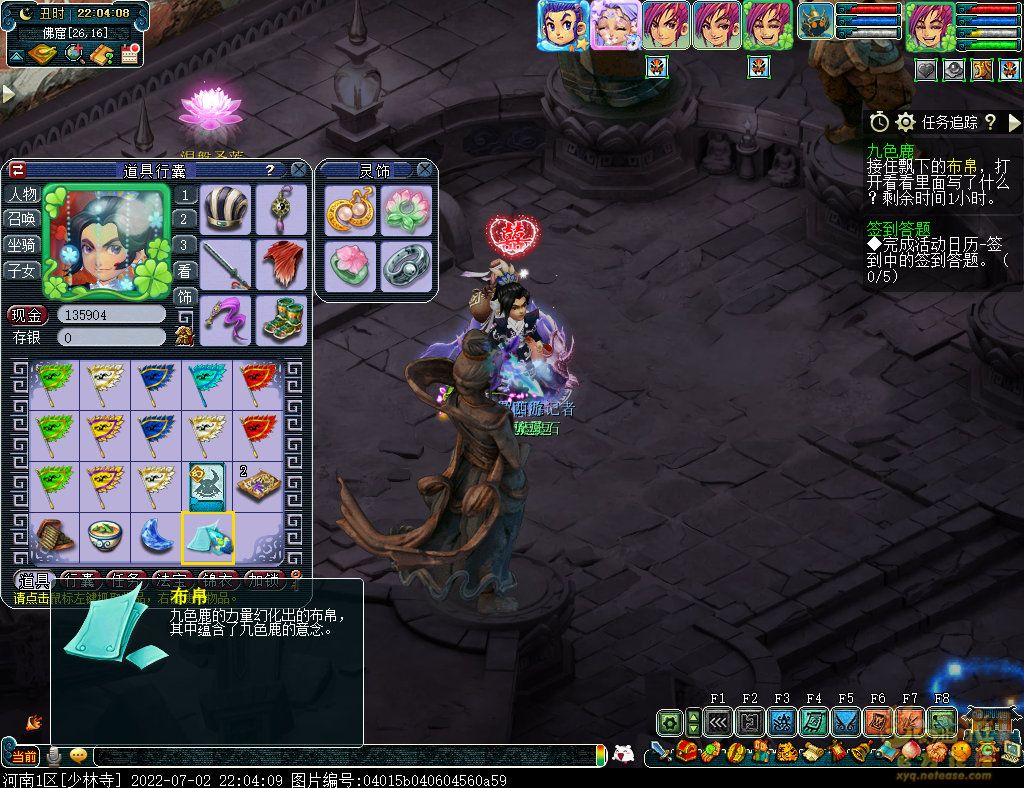Show the 锦衣 costume tab

[218, 579]
